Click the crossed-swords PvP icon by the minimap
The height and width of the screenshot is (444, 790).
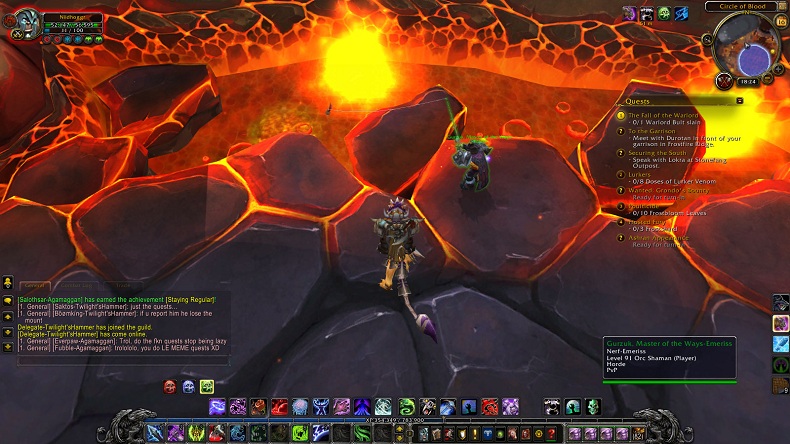click(x=724, y=81)
